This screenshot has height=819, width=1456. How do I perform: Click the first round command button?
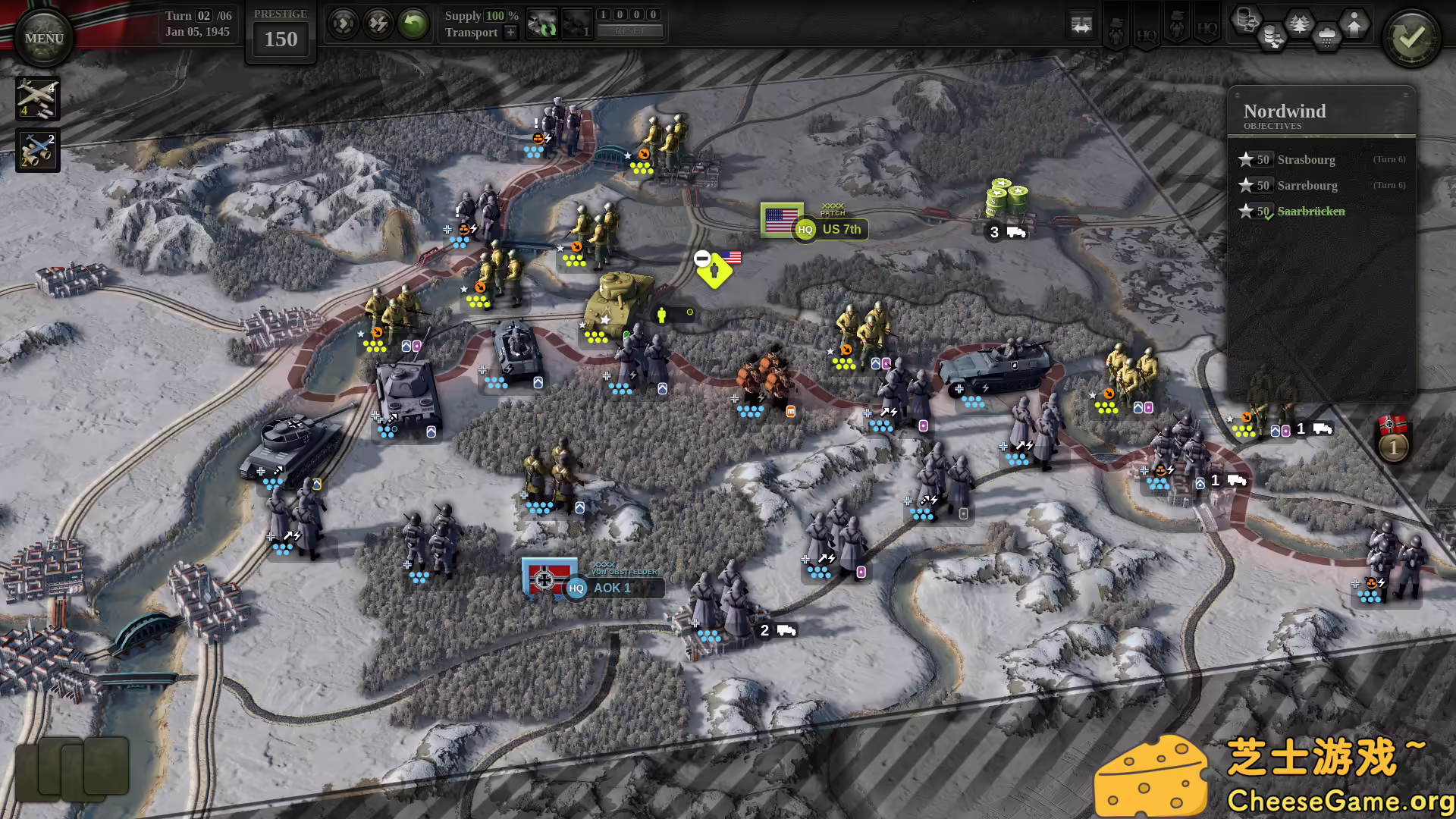click(343, 24)
